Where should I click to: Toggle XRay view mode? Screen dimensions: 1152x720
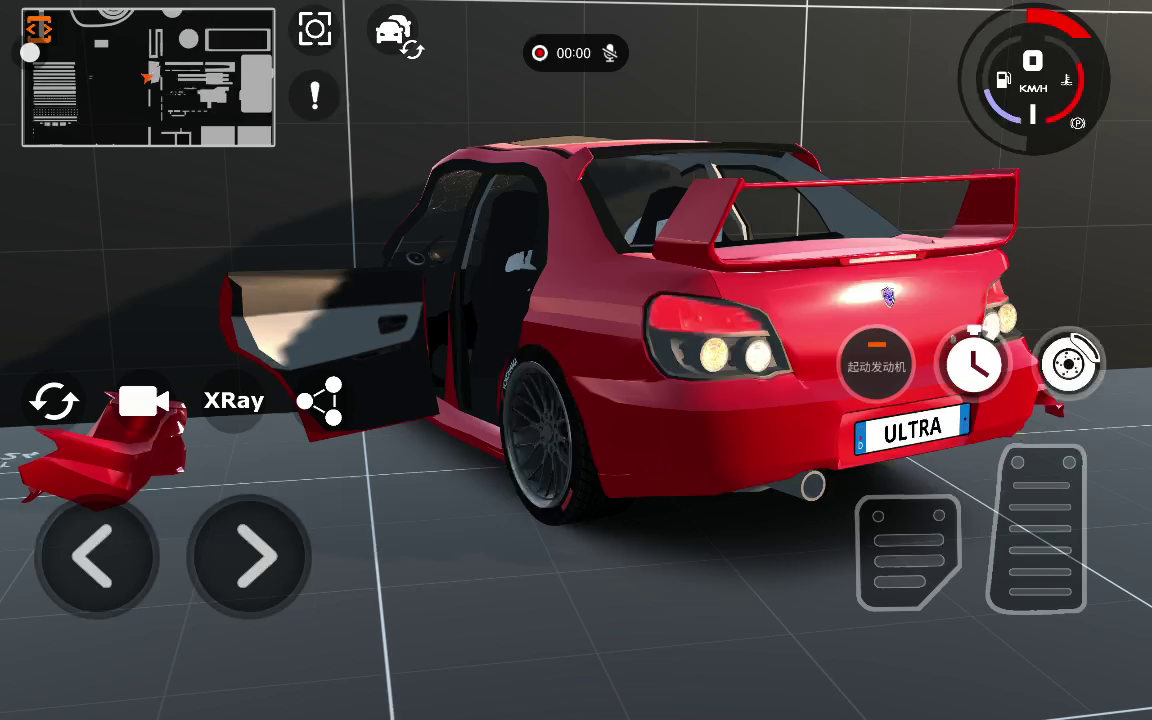(233, 401)
